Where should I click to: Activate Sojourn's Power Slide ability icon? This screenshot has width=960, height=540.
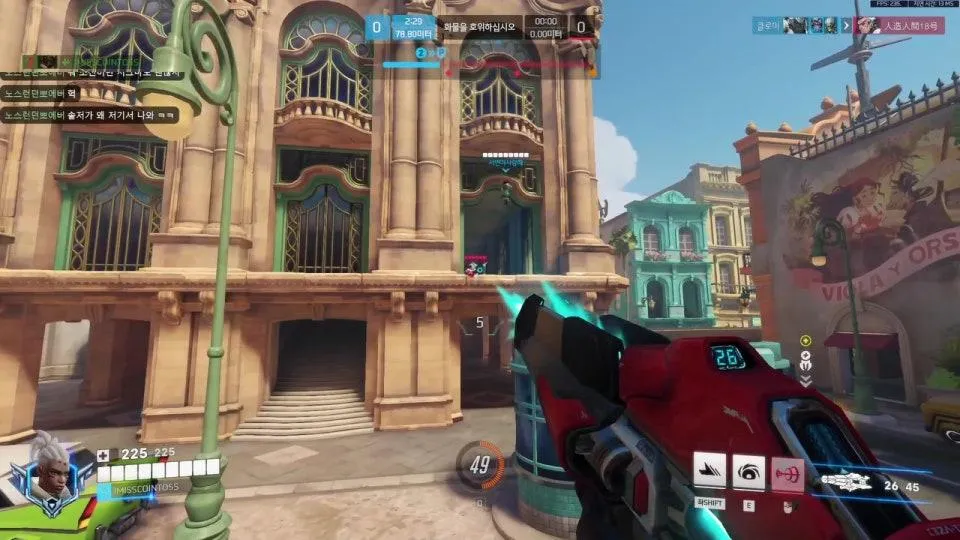710,470
